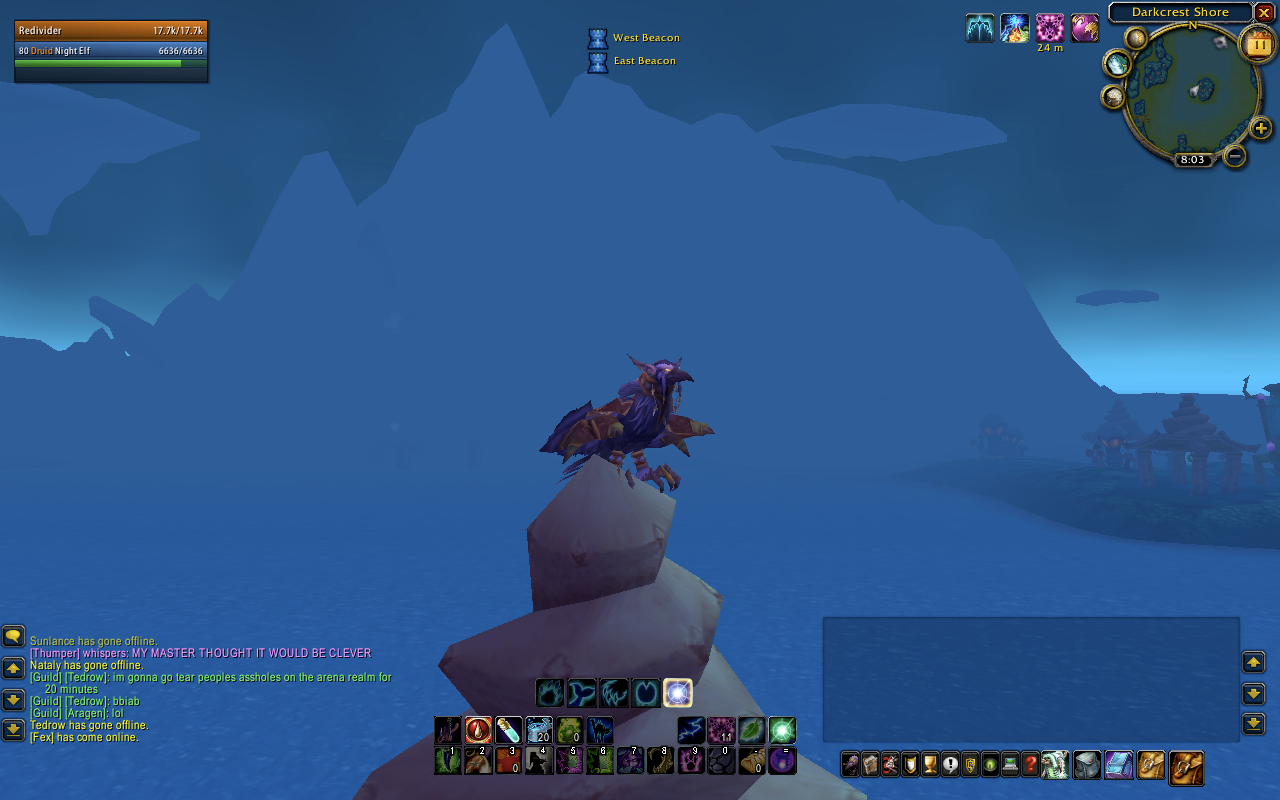Screen dimensions: 1280x800
Task: Activate the glowing flight form stance button
Action: (678, 692)
